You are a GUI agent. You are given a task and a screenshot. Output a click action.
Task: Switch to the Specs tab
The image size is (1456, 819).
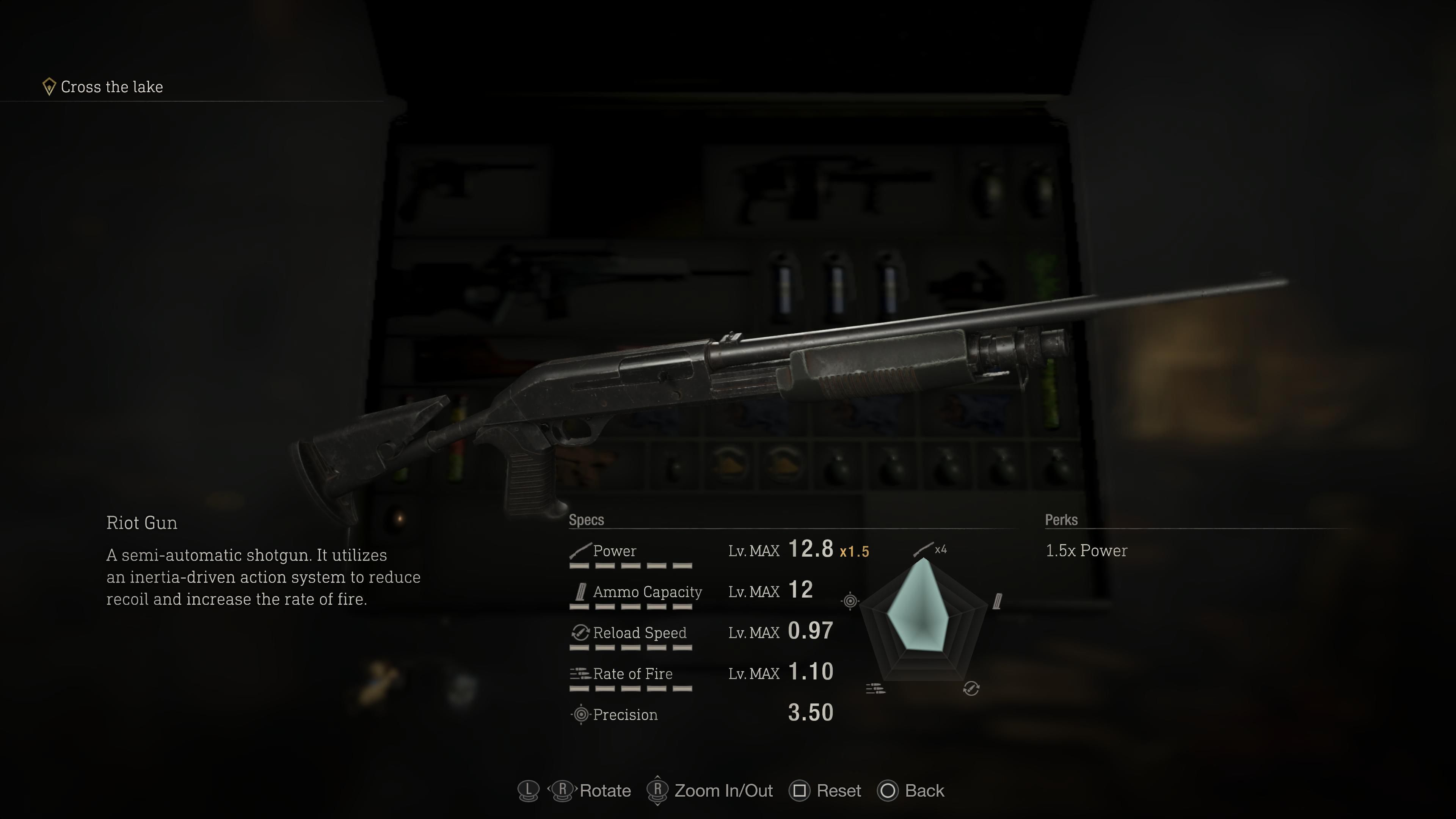click(x=586, y=519)
